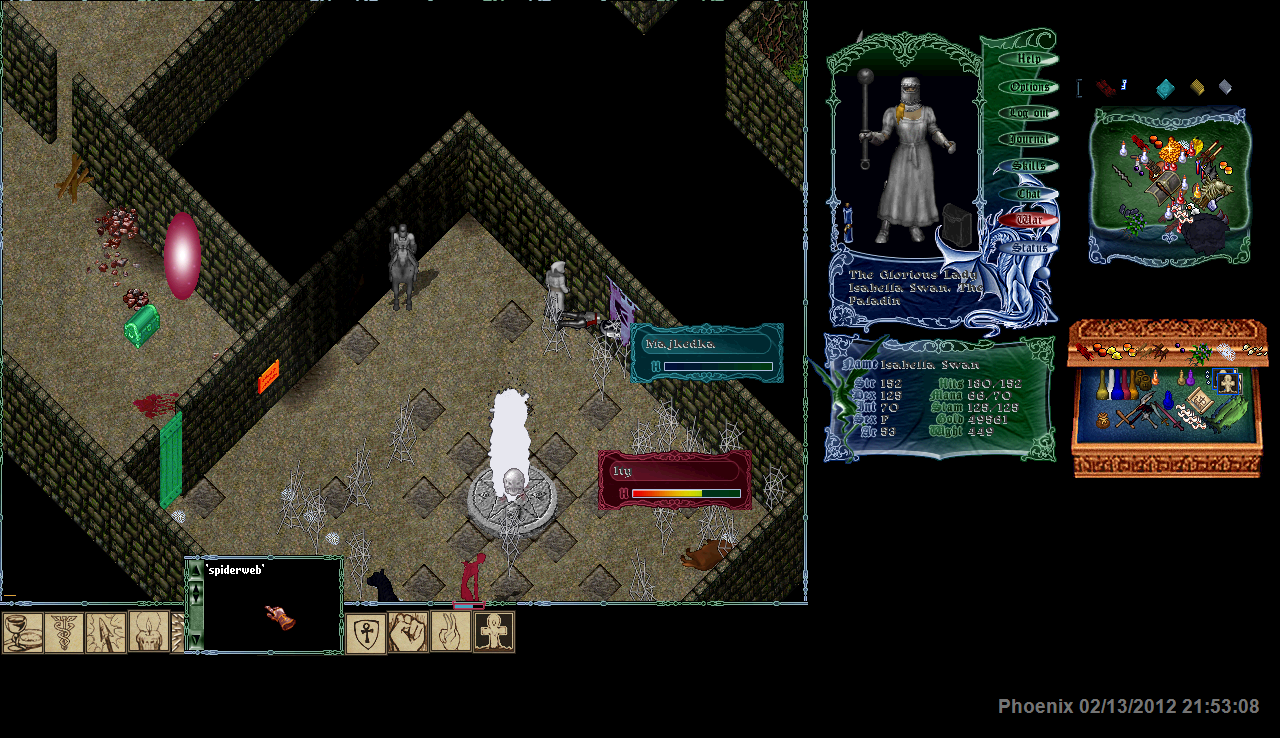
Task: Open the Status button on the paperdoll
Action: 1028,247
